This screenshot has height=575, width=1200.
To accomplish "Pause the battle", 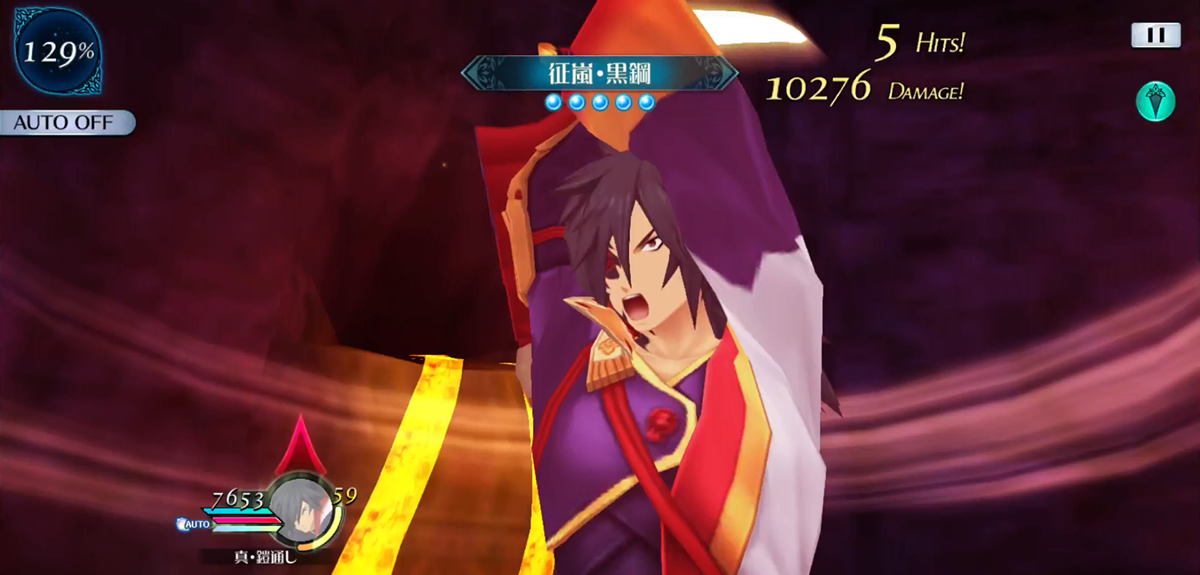I will (x=1155, y=36).
